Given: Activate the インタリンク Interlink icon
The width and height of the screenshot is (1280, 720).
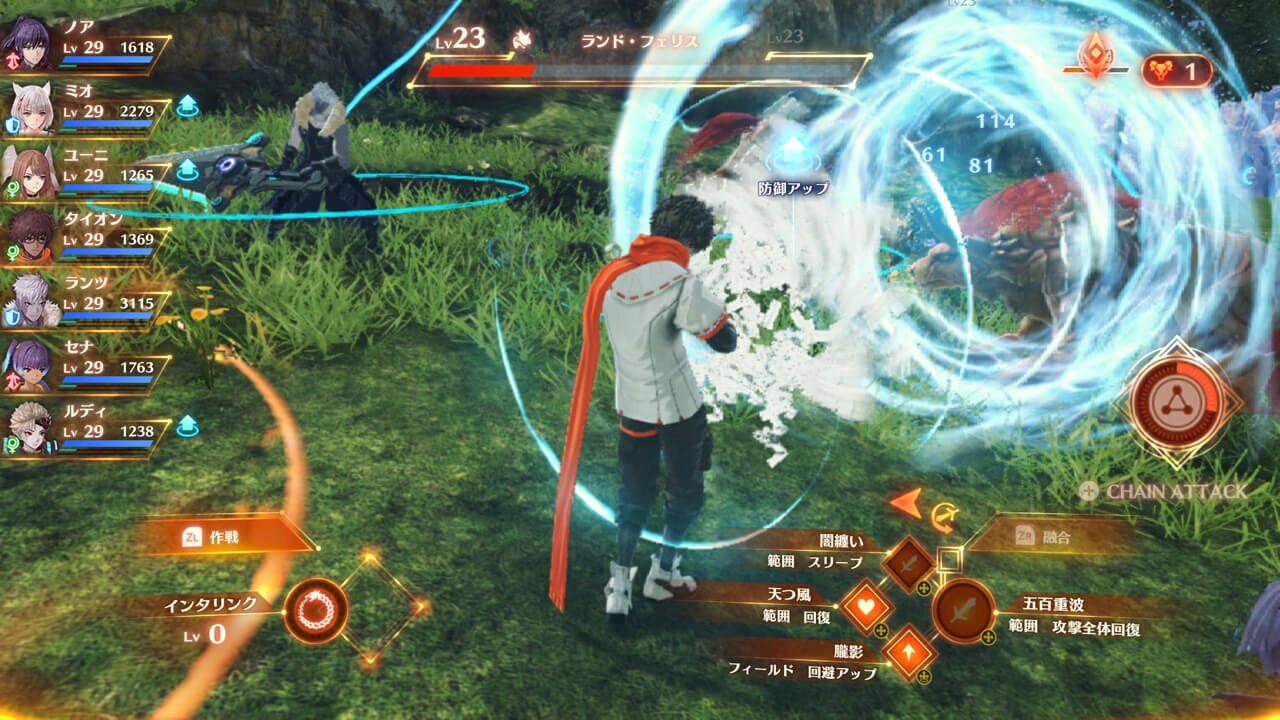Looking at the screenshot, I should (x=316, y=609).
